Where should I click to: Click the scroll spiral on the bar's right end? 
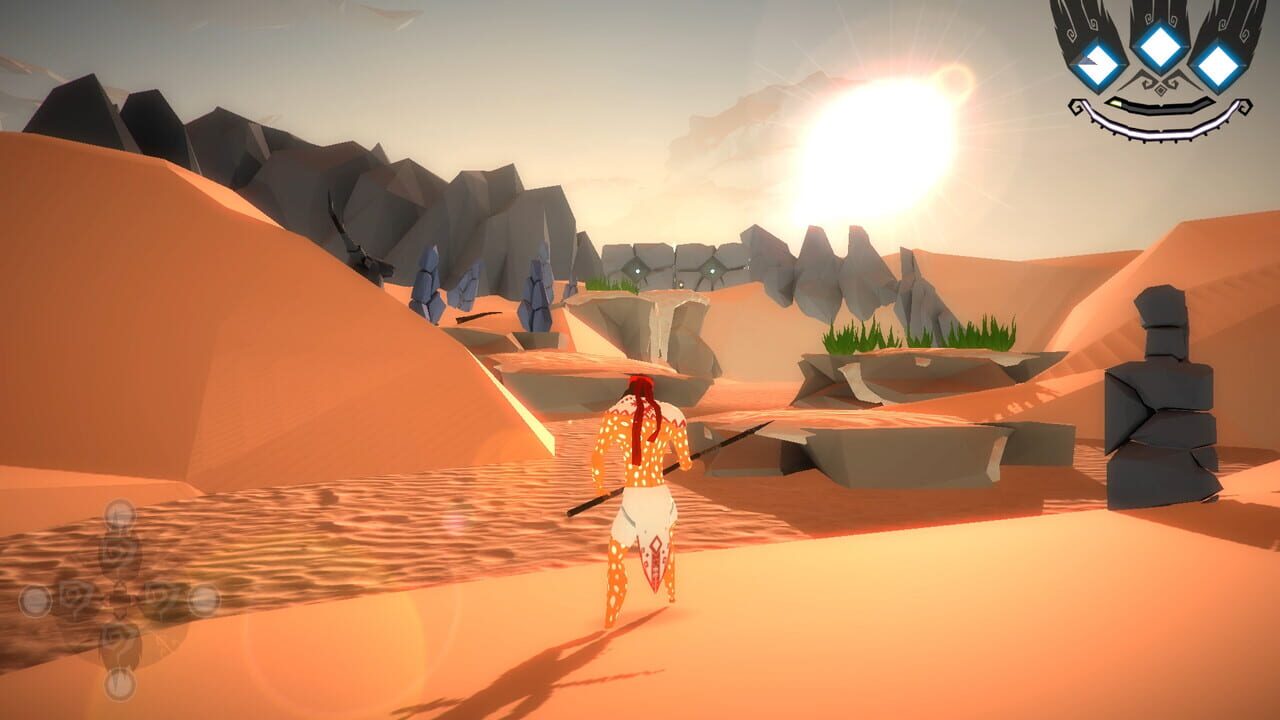tap(1246, 108)
